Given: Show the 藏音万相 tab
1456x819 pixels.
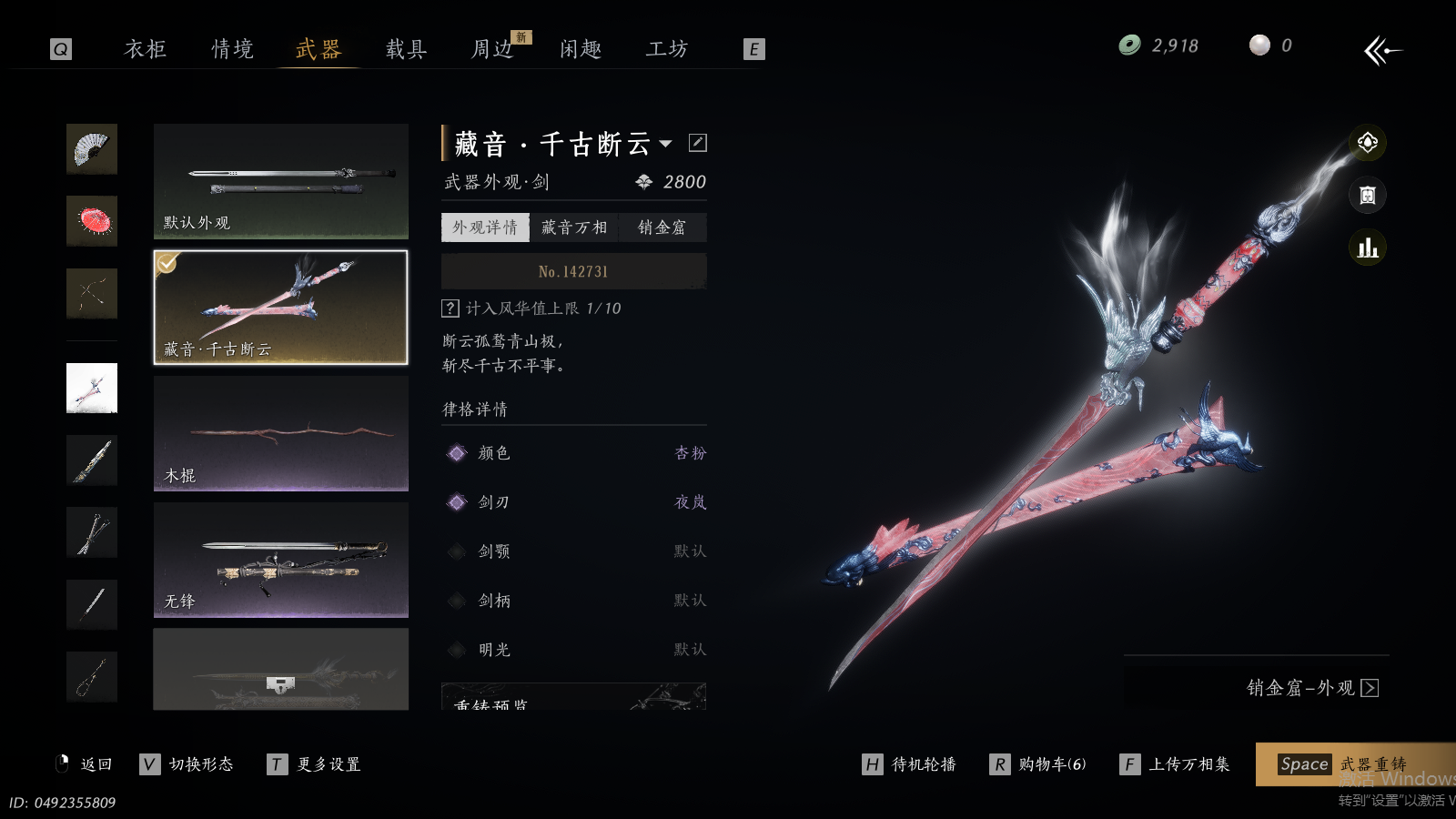Looking at the screenshot, I should (x=573, y=227).
